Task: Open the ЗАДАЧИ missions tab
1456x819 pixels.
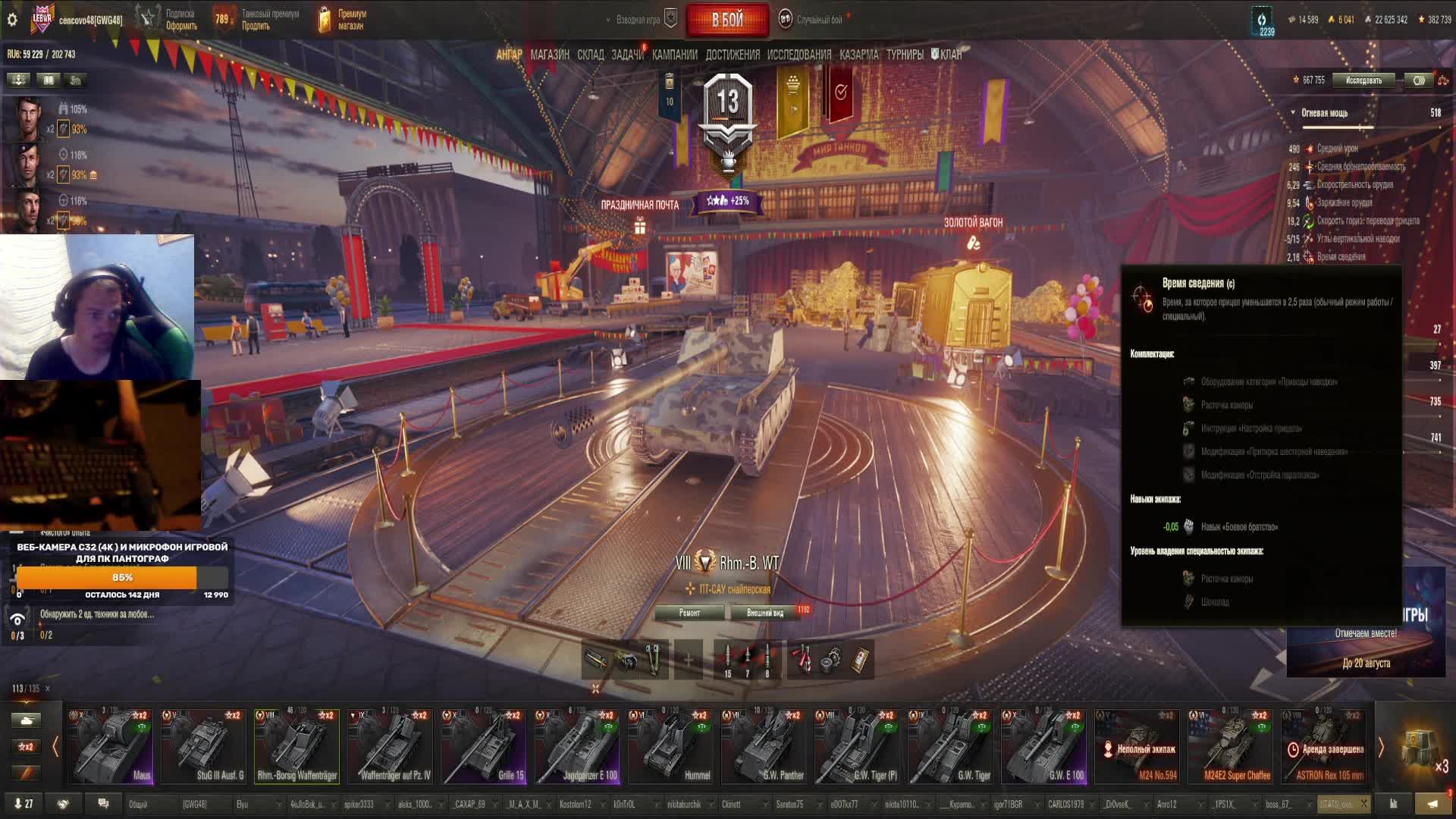Action: [x=627, y=55]
